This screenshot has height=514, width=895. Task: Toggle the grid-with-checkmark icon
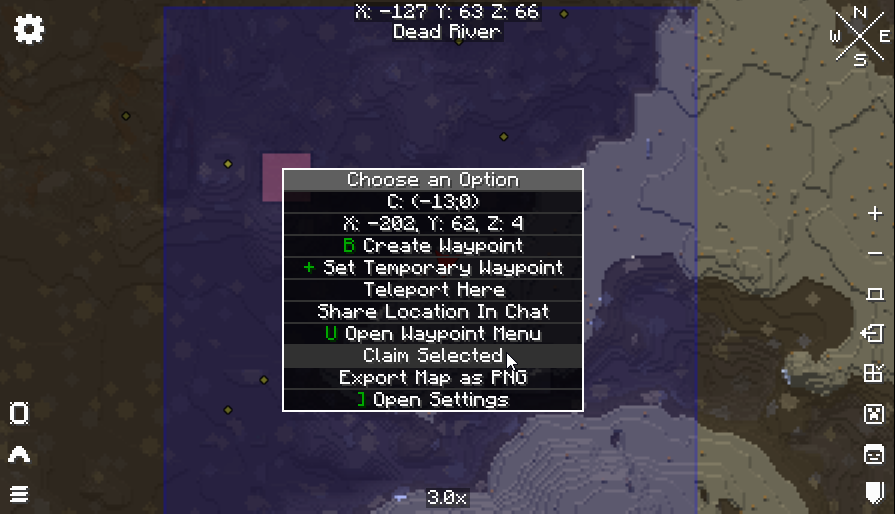click(874, 374)
